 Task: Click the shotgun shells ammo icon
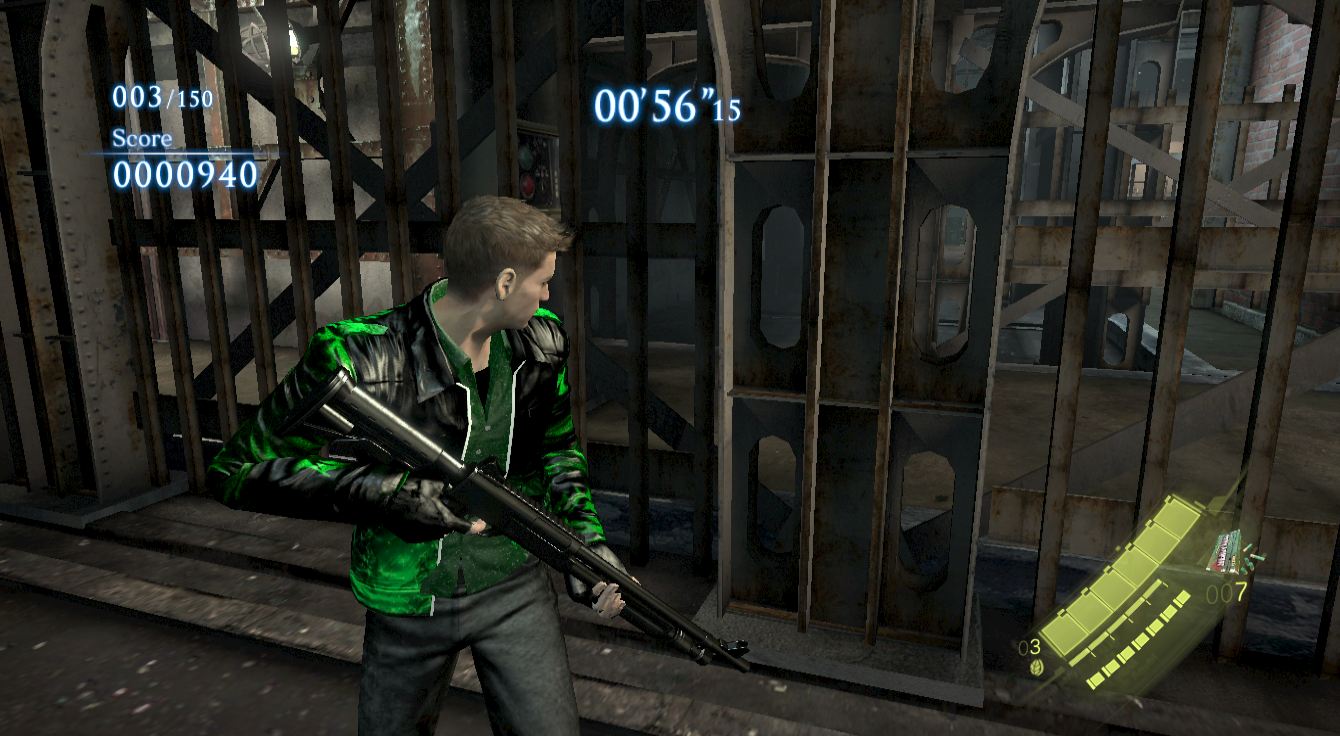point(1227,551)
